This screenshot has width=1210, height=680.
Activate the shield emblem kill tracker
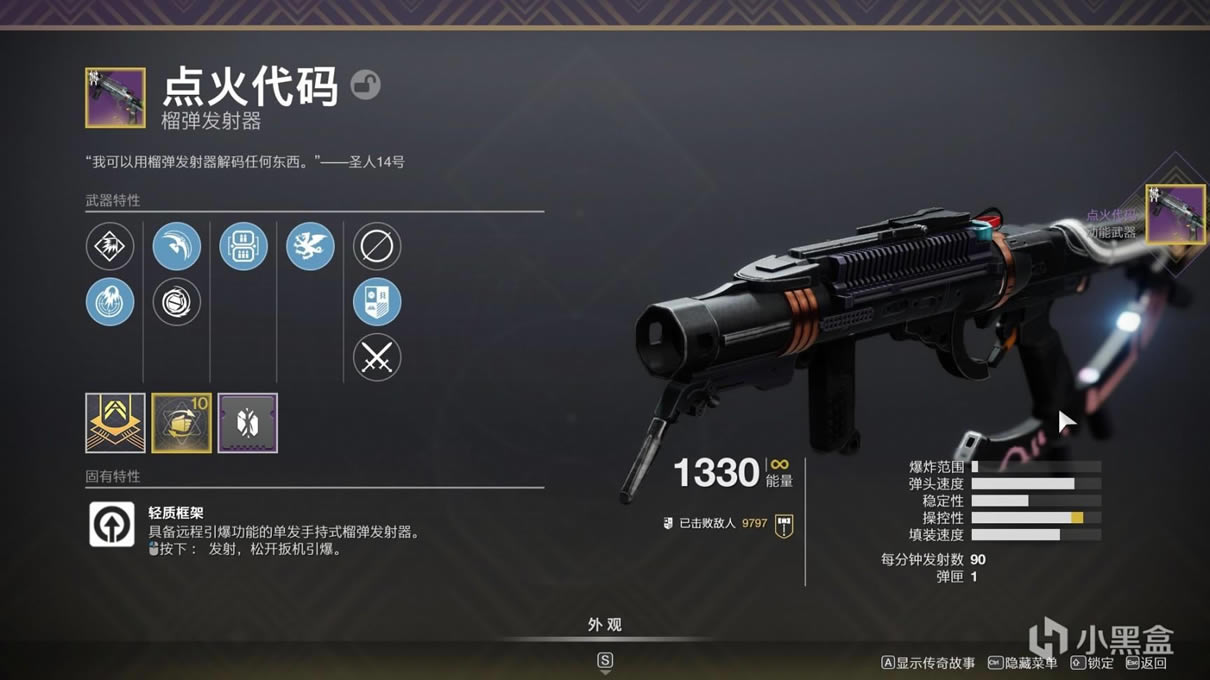tap(377, 302)
